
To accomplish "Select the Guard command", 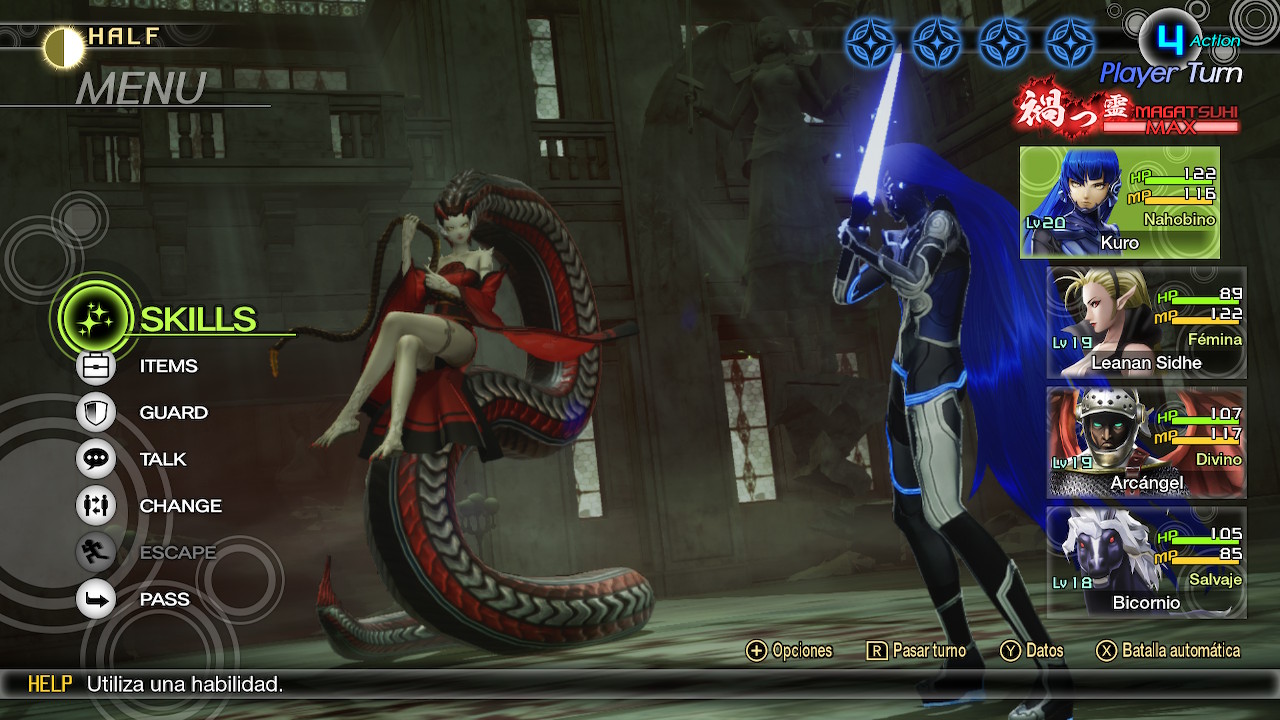I will pyautogui.click(x=173, y=412).
